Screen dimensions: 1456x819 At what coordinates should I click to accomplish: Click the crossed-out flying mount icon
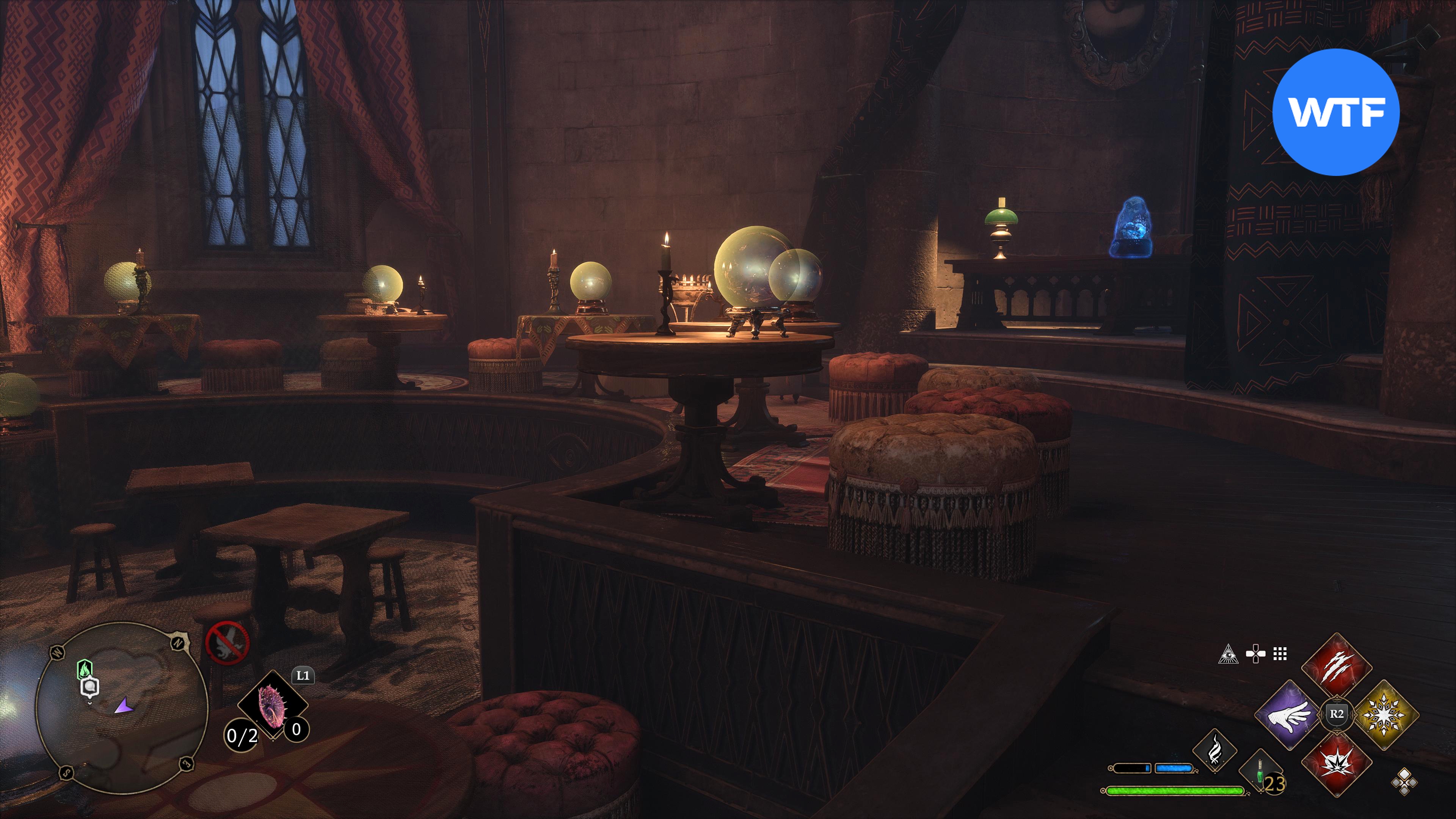coord(227,643)
